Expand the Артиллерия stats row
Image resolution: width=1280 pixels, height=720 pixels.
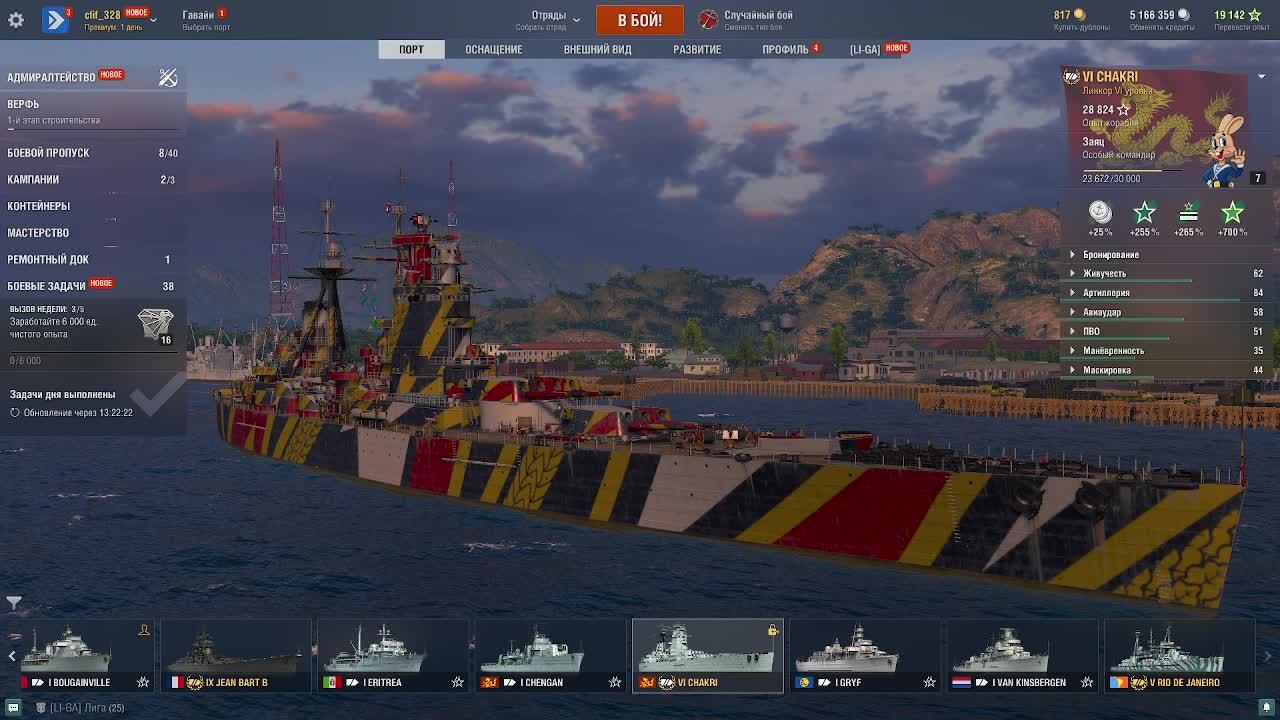tap(1106, 293)
